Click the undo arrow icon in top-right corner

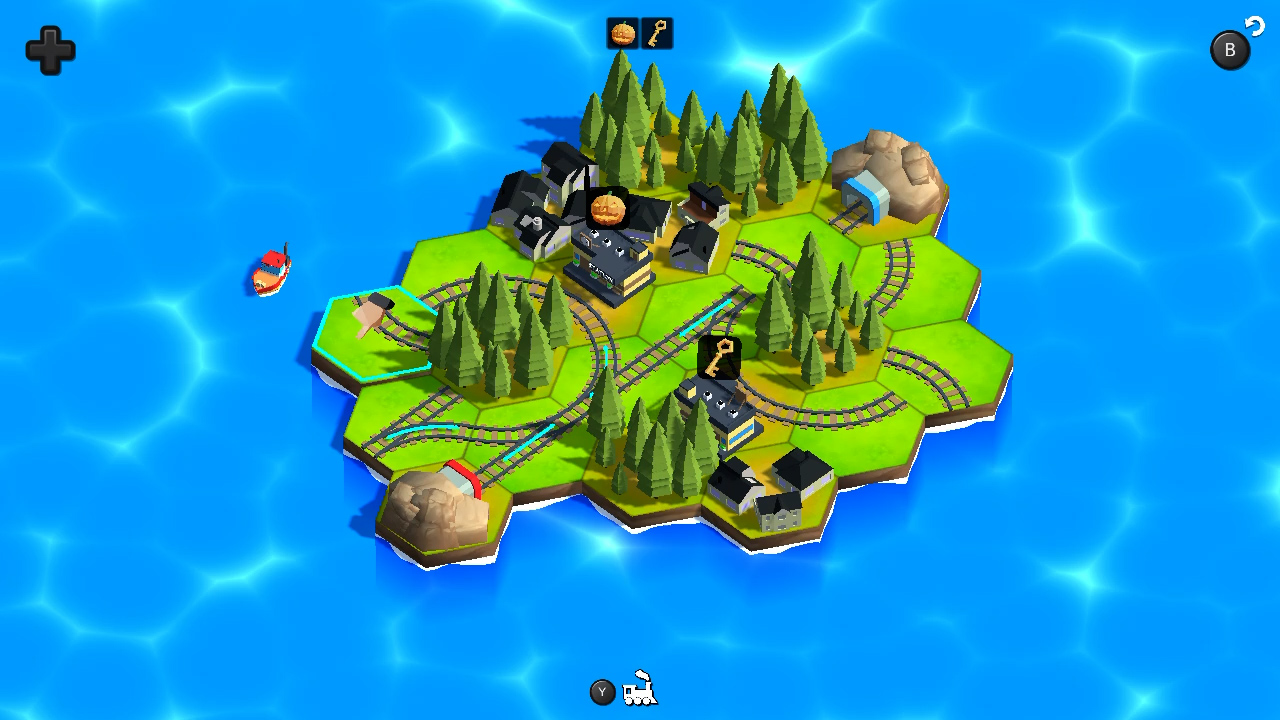1256,27
